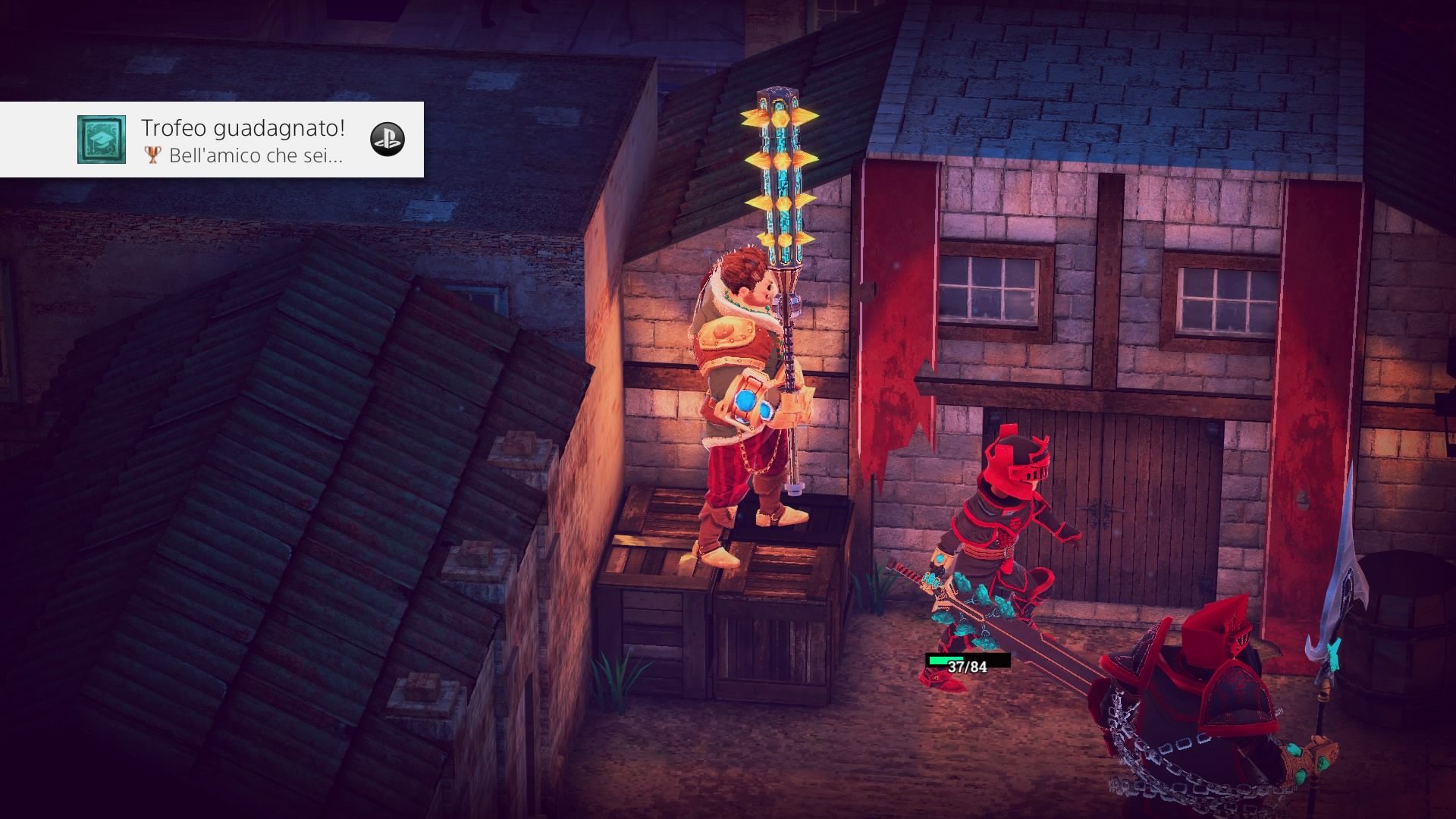Click the teal trophy image thumbnail
The image size is (1456, 819).
101,140
